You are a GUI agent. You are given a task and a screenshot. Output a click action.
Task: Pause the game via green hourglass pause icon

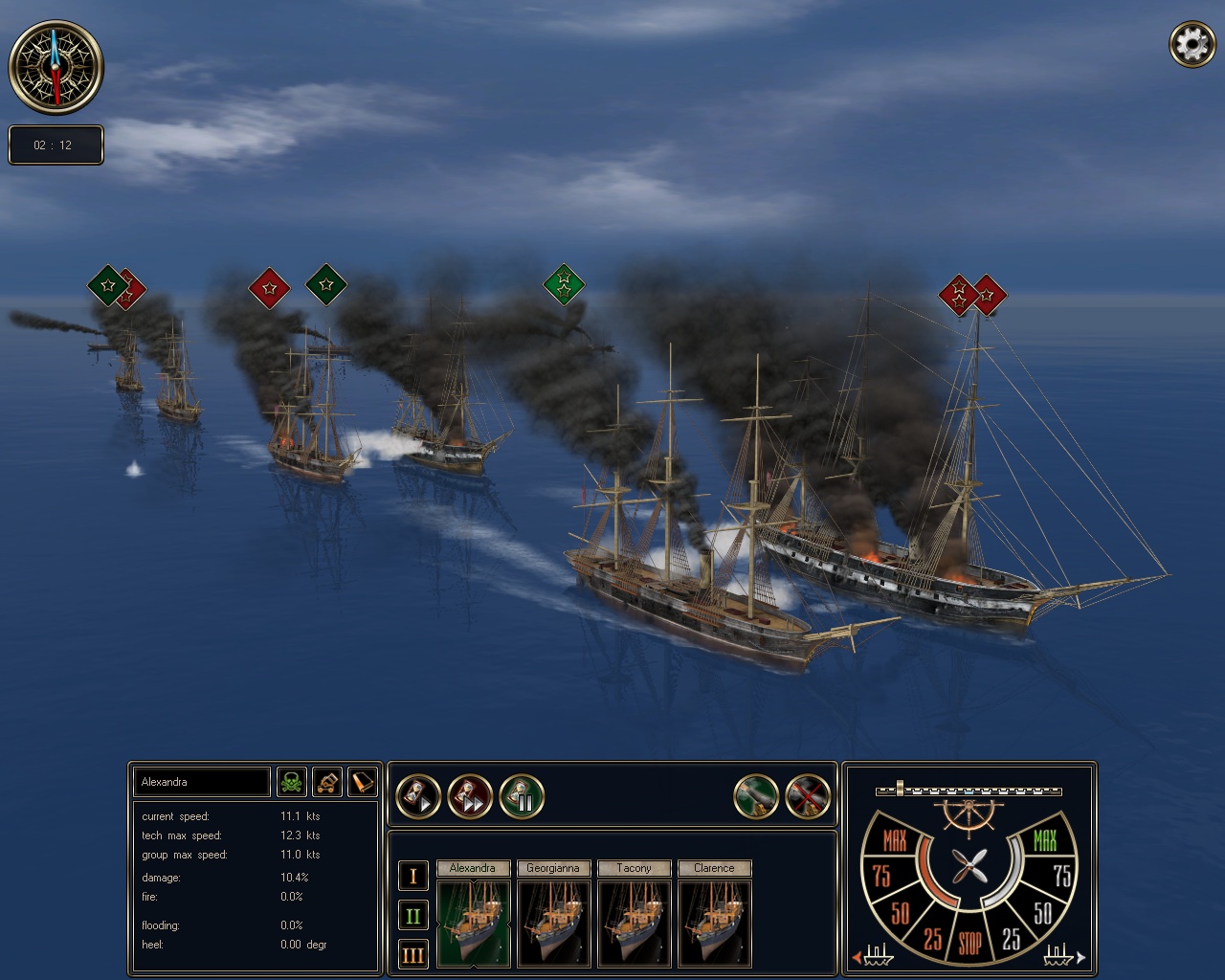pyautogui.click(x=522, y=795)
